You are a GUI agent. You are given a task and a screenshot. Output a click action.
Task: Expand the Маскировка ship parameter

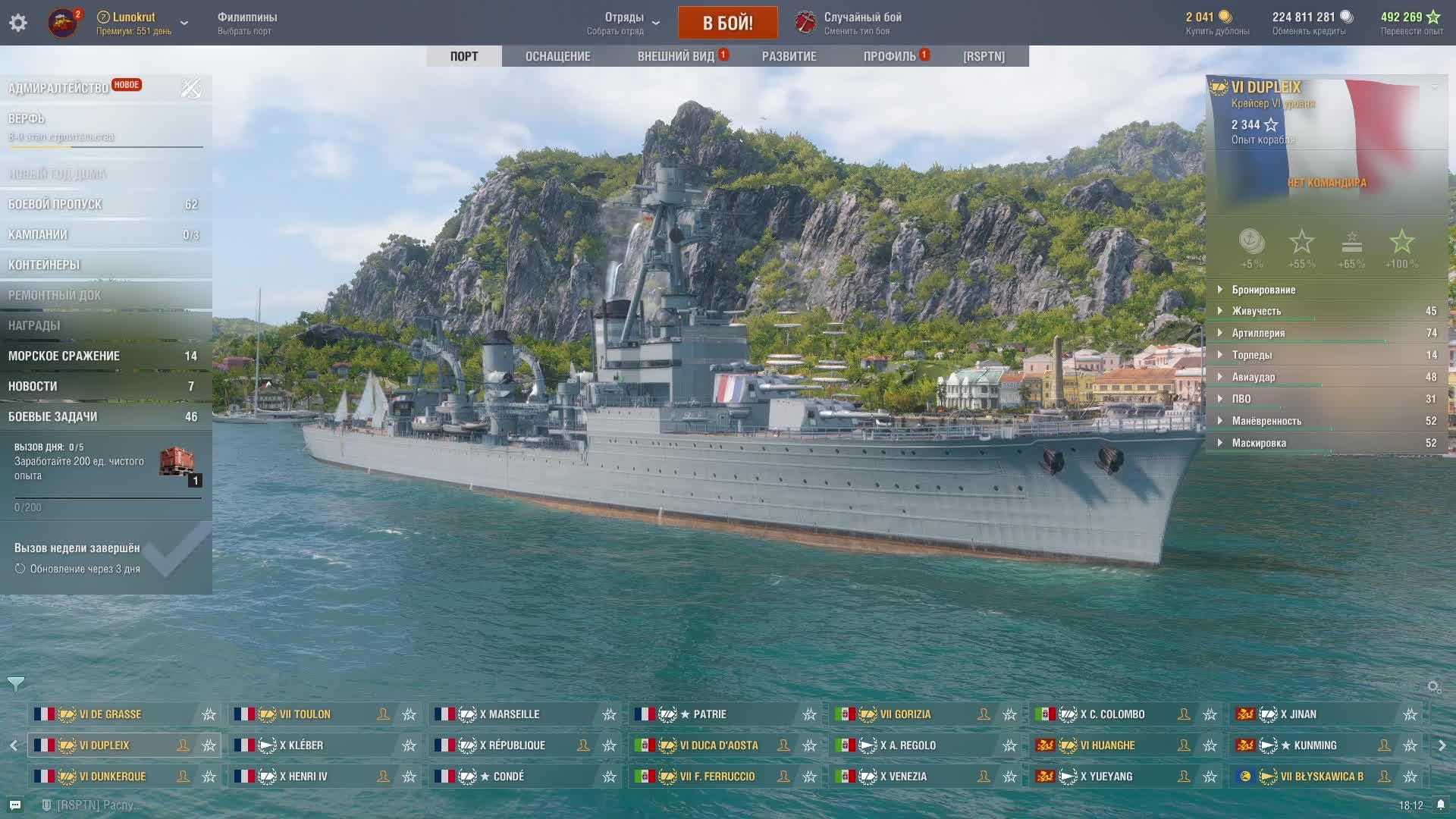(1259, 443)
